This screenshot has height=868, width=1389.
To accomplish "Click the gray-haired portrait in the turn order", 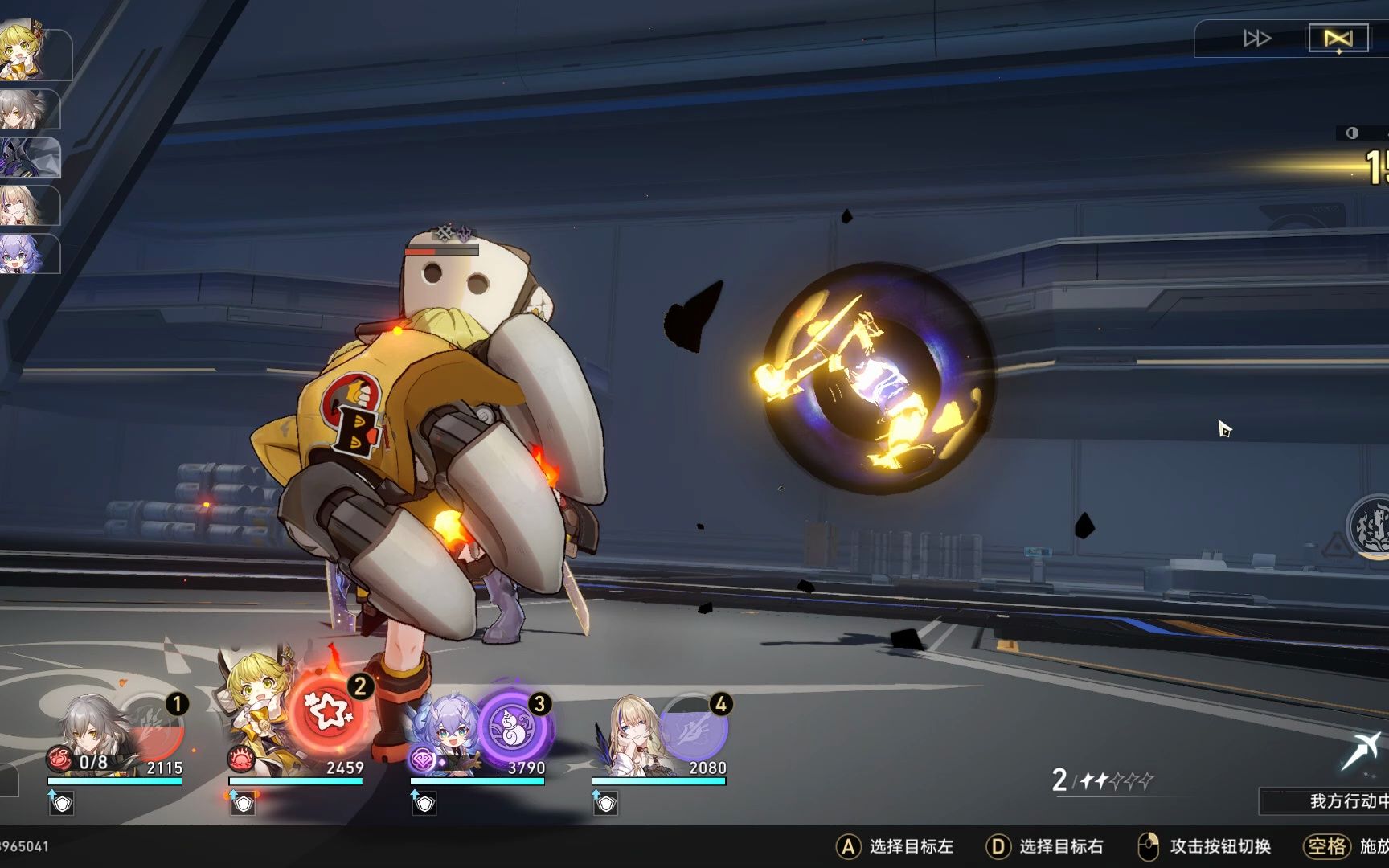I will click(28, 109).
